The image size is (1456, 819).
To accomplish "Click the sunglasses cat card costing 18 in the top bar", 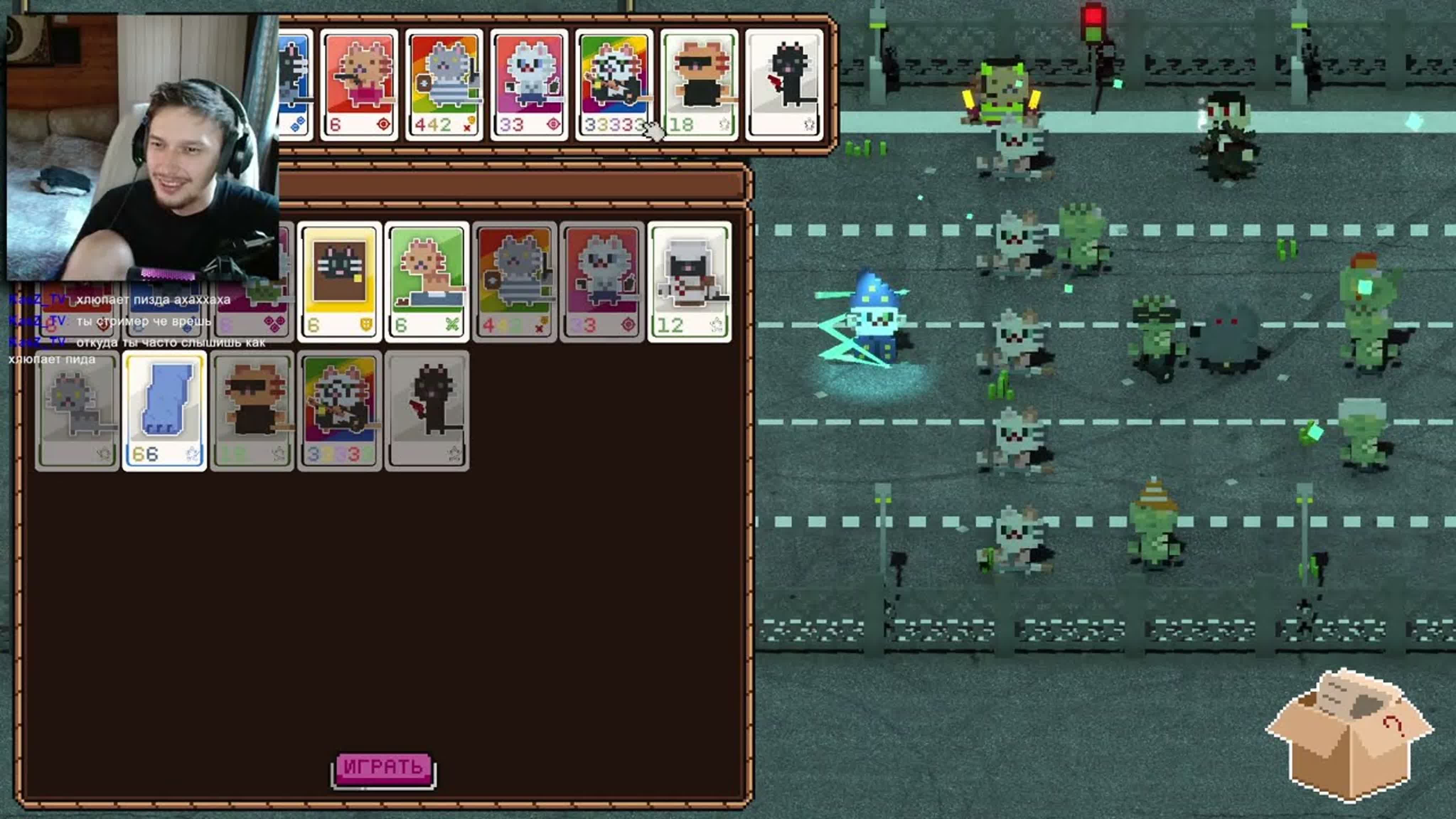I will pos(699,84).
